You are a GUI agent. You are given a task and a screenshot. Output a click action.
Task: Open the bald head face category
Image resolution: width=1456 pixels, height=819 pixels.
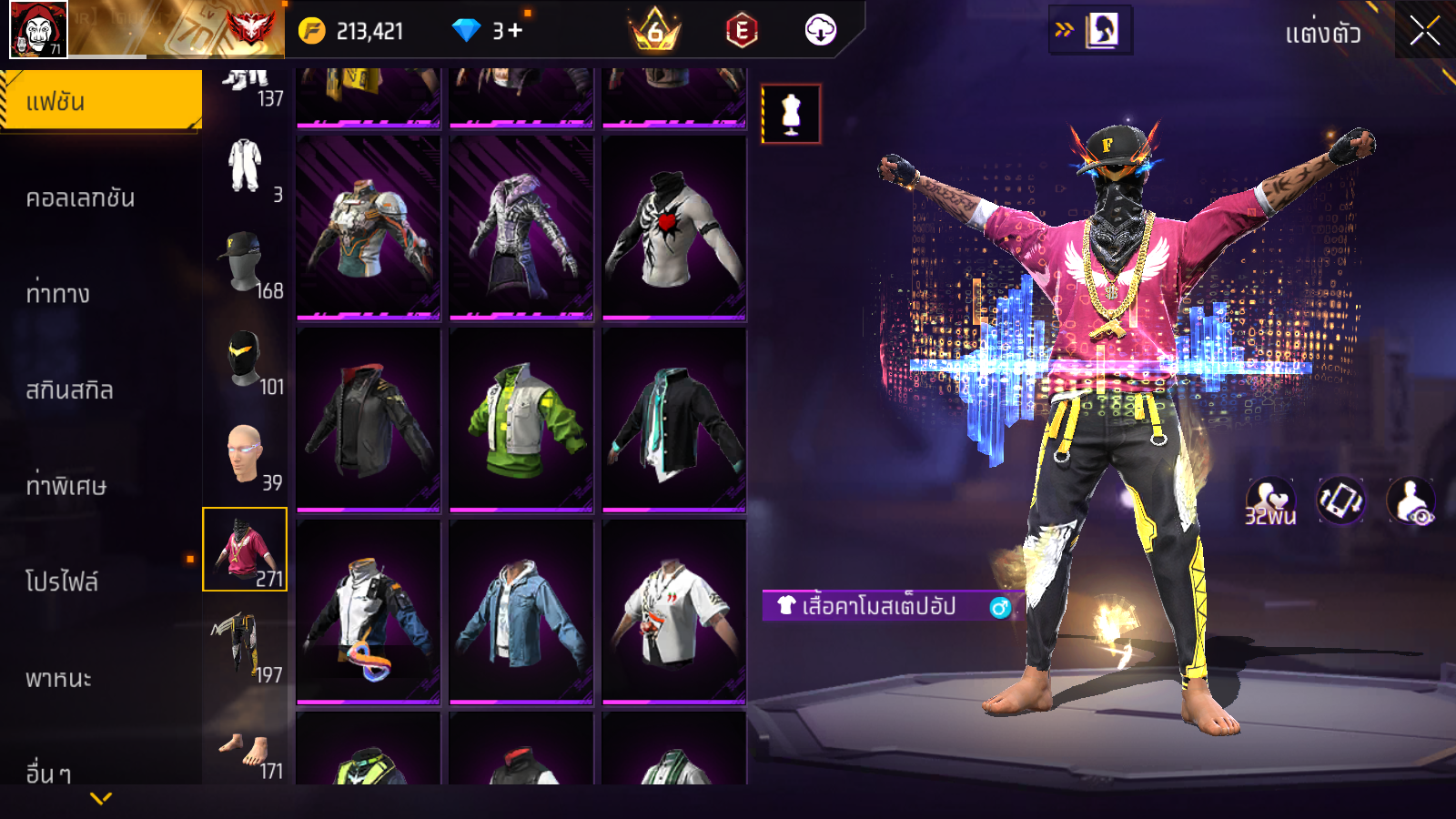tap(245, 455)
